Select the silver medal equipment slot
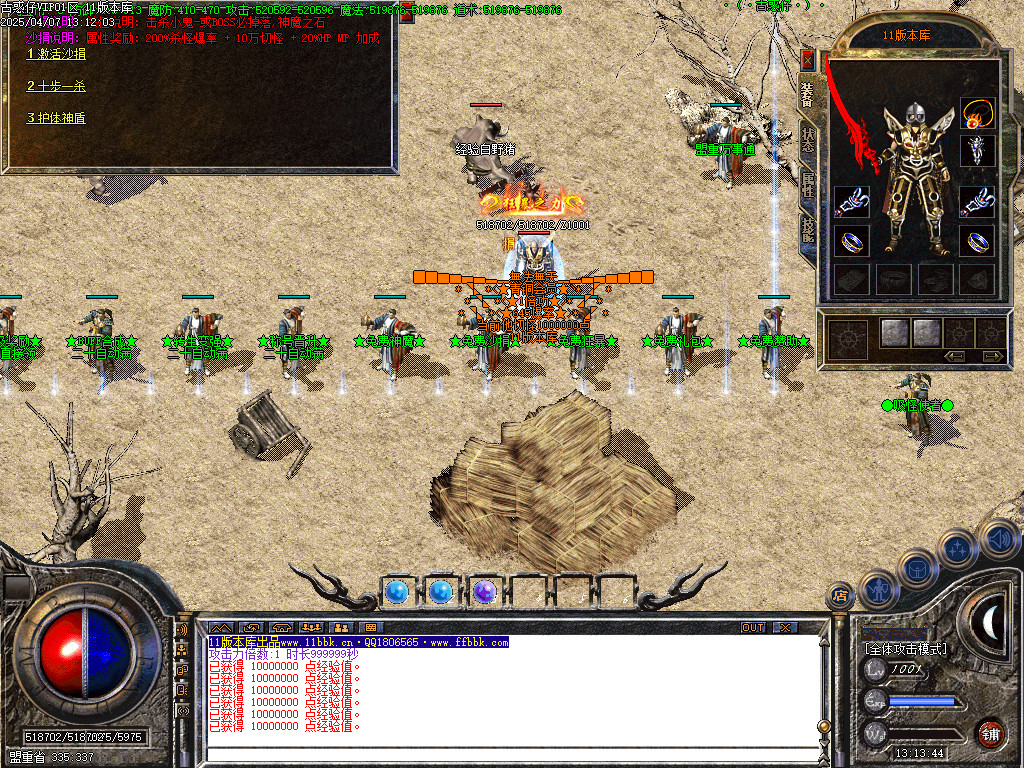Screen dimensions: 1024x768 [977, 151]
